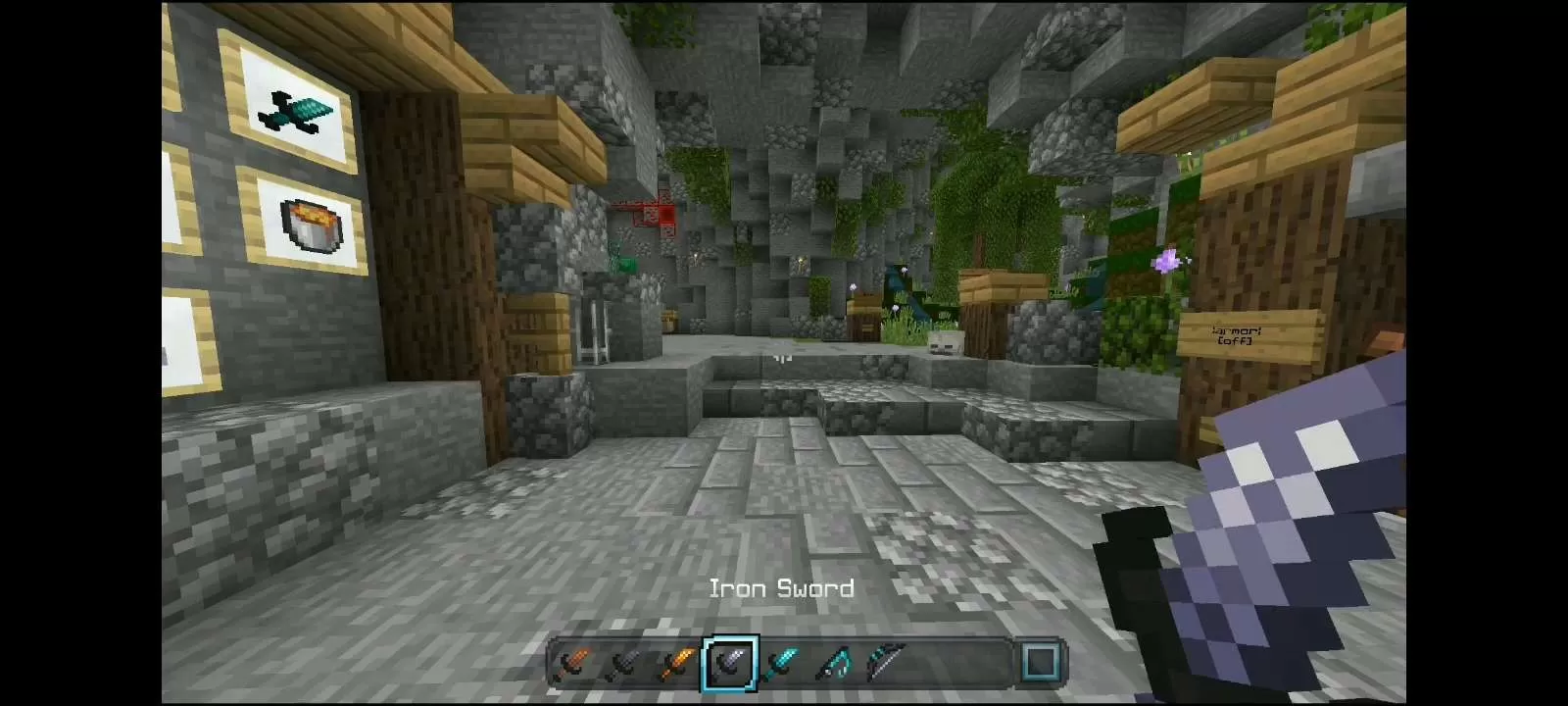Viewport: 1568px width, 706px height.
Task: Select the golden sword in the first hotbar slot
Action: [x=573, y=665]
